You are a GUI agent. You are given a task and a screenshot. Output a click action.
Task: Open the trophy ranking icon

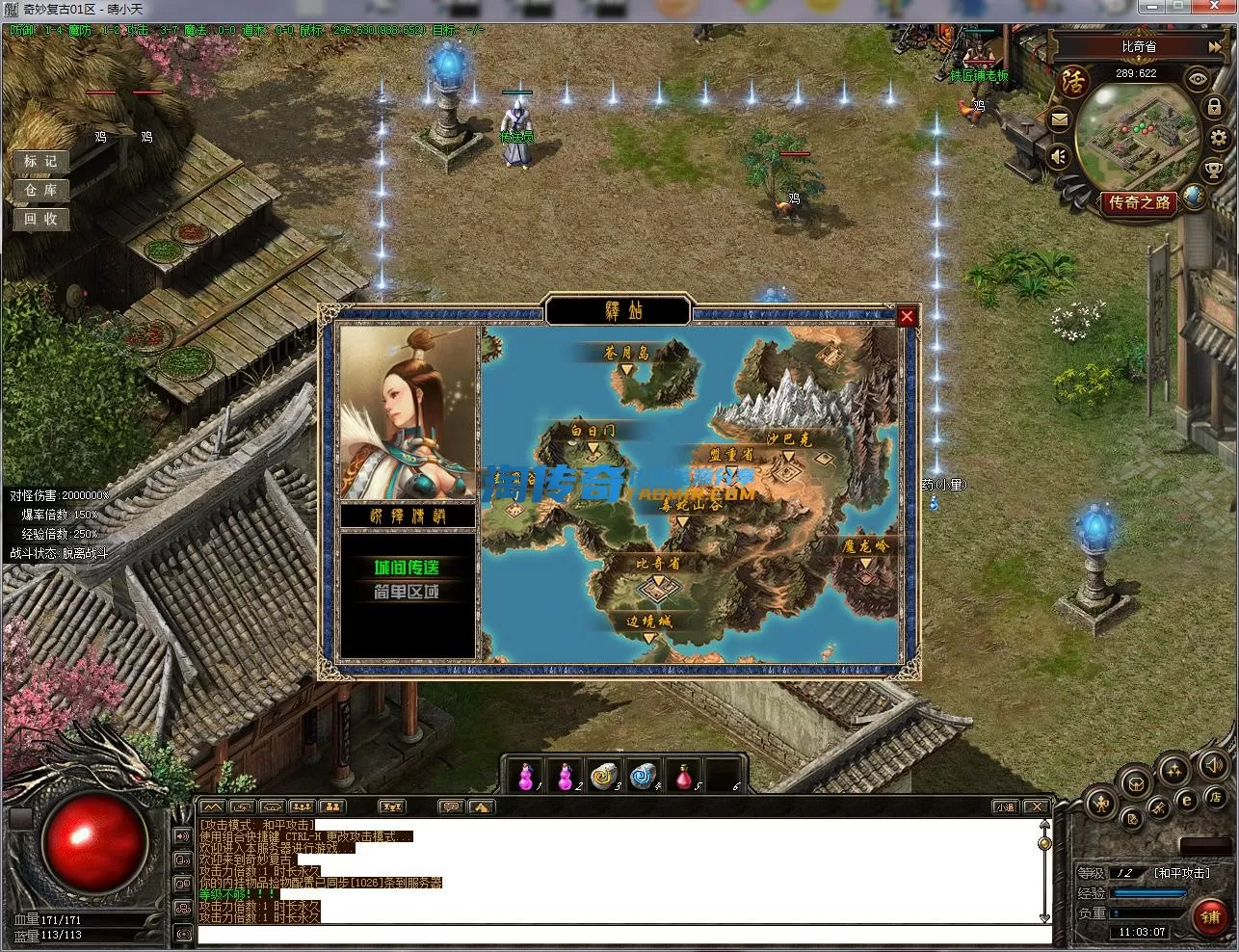coord(1214,172)
